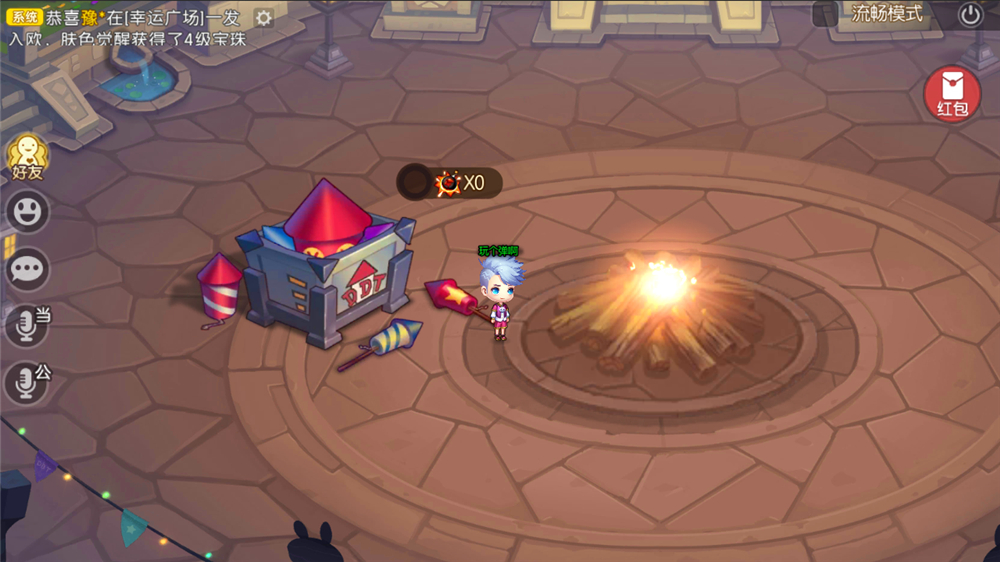Open chat settings gear icon
The image size is (1000, 562).
click(x=263, y=18)
